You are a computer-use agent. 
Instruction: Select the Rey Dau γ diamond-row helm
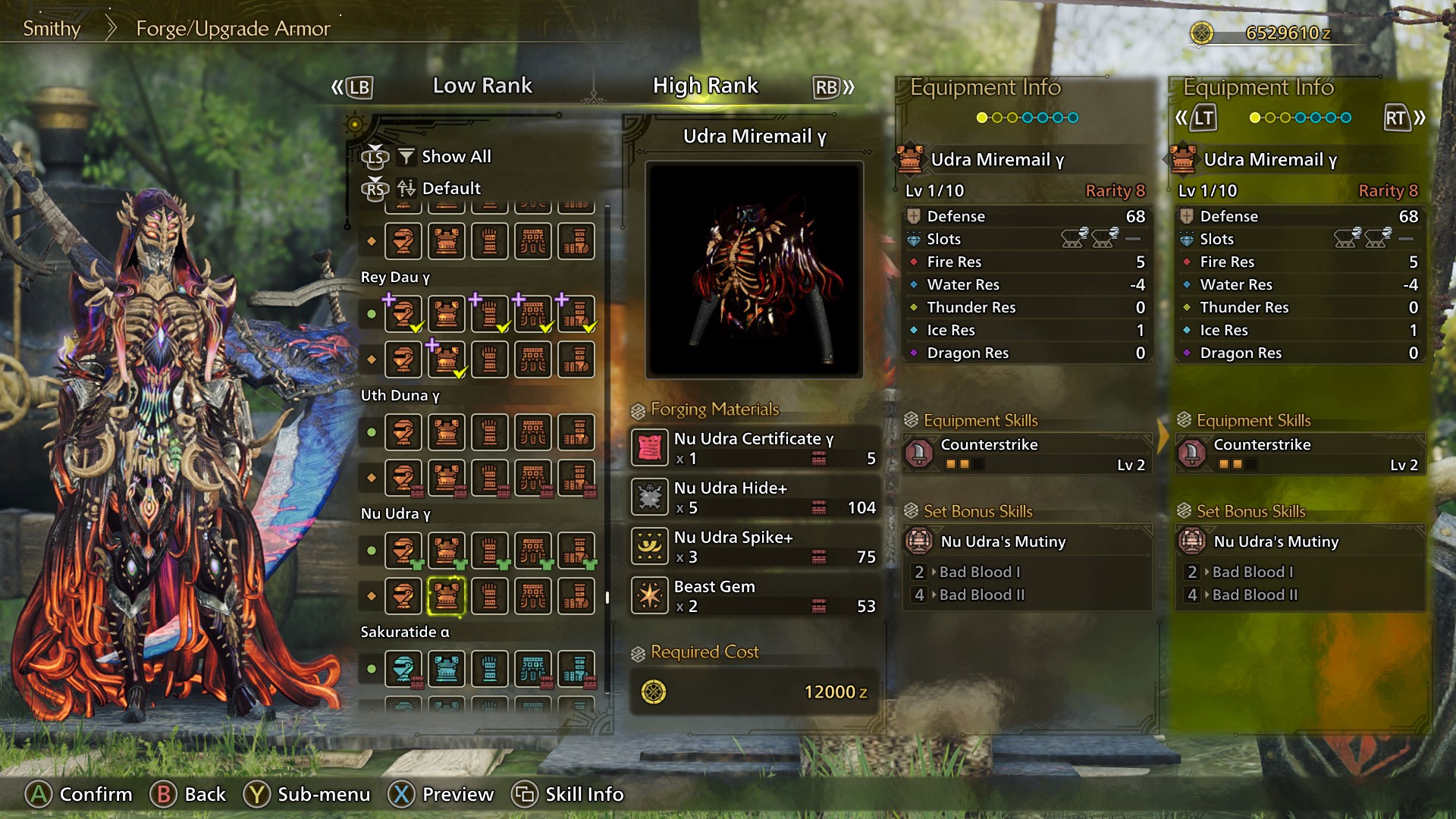pos(403,359)
